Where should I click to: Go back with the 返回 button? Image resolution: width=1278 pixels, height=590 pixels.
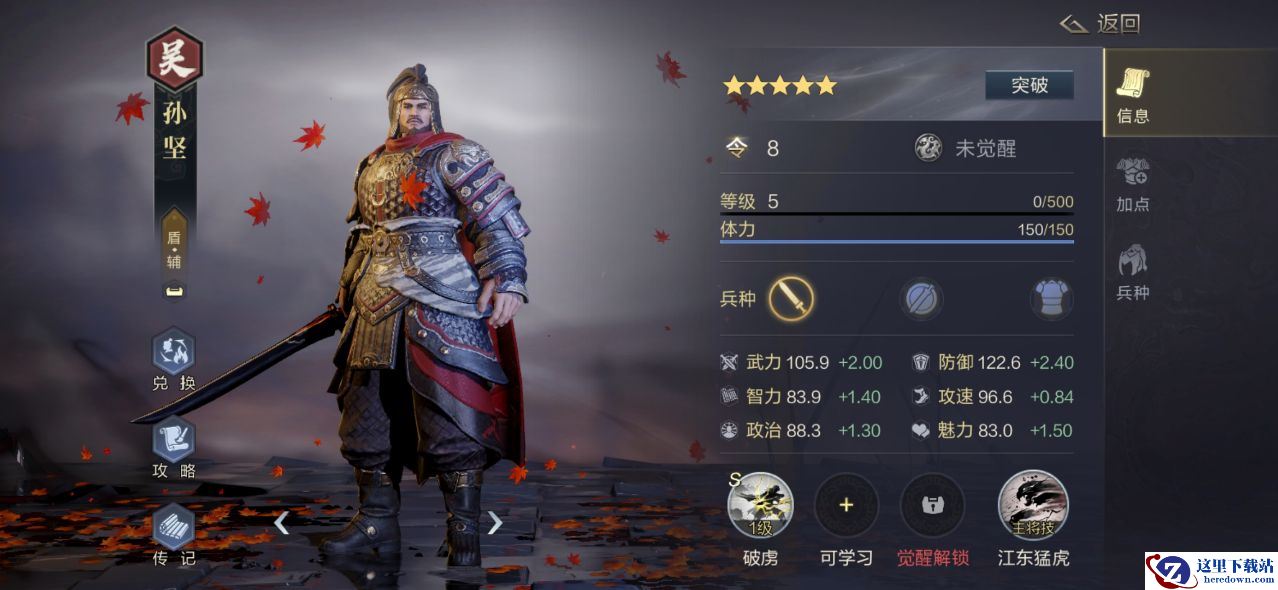click(1100, 24)
